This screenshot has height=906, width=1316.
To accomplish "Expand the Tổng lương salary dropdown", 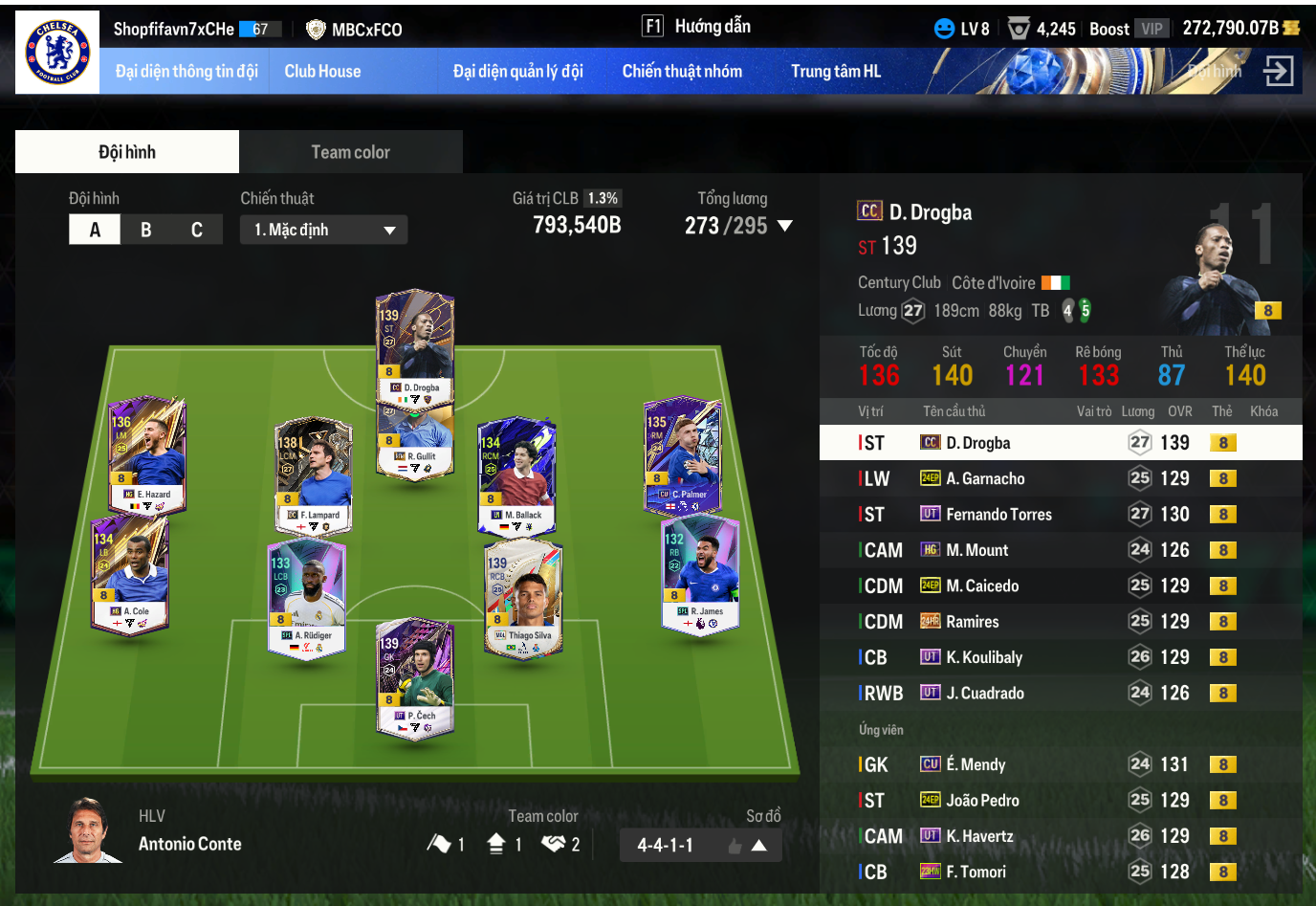I will tap(785, 226).
